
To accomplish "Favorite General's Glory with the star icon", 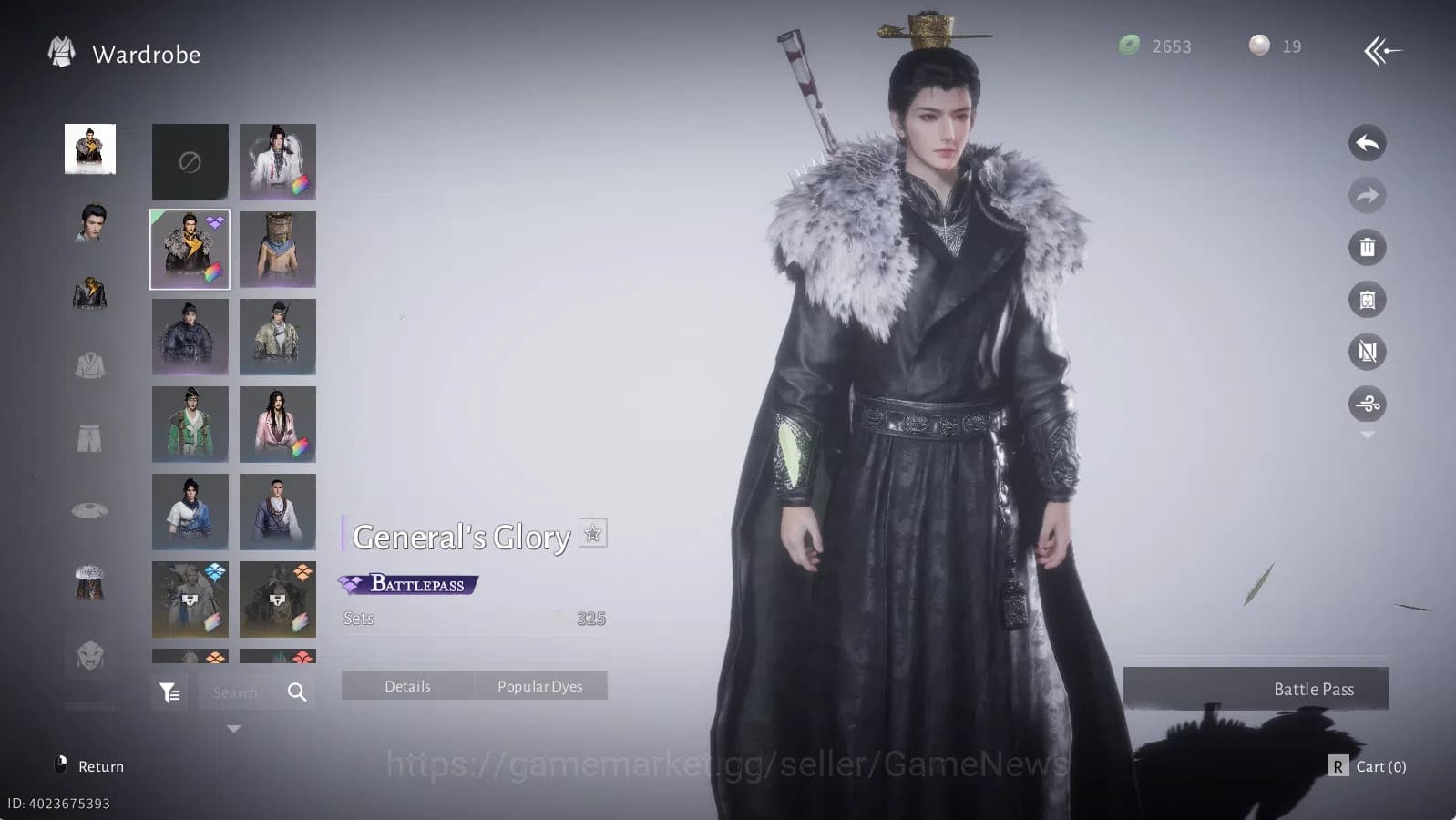I will click(x=592, y=534).
